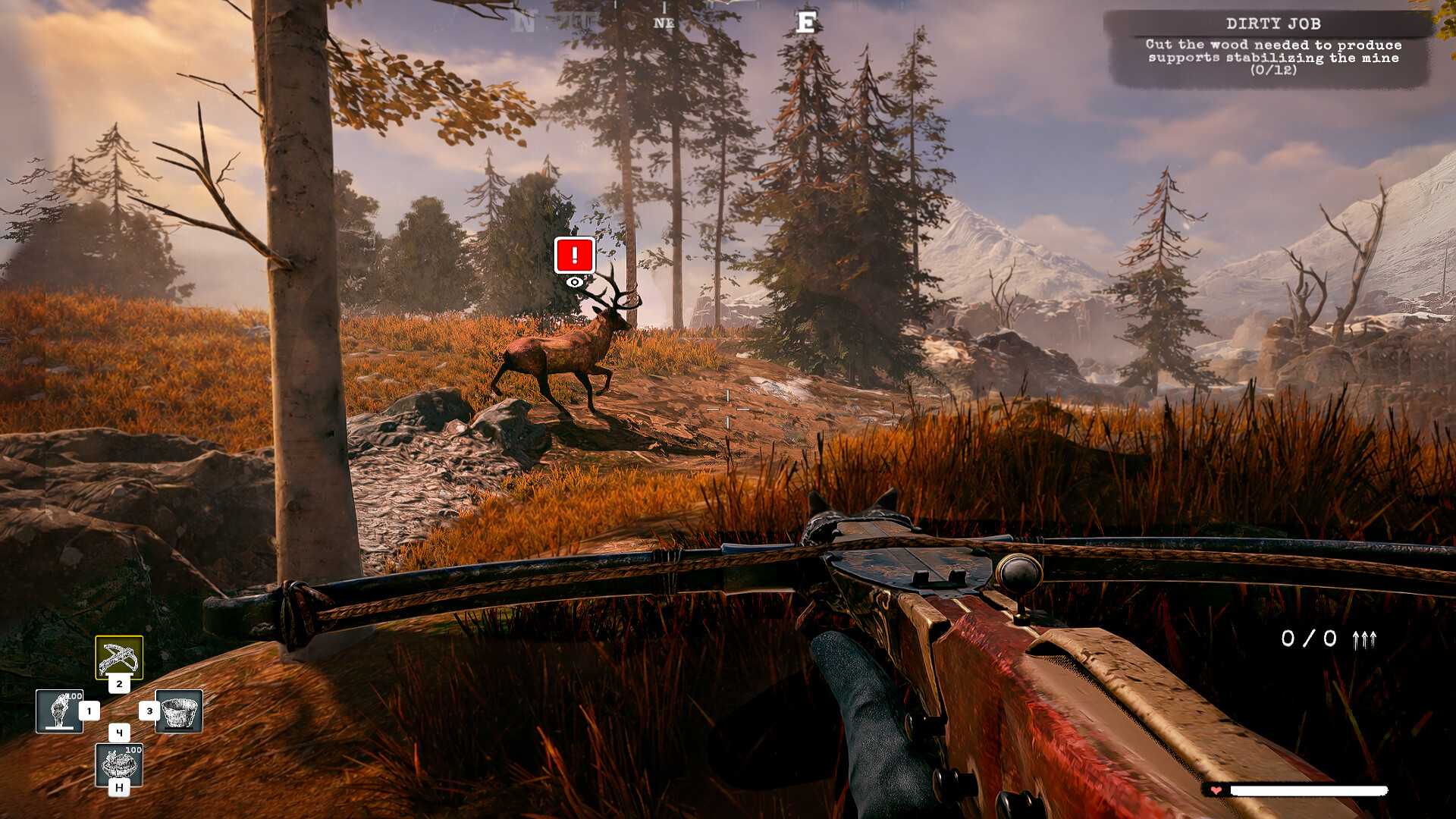Viewport: 1456px width, 819px height.
Task: Select the bucket in hotbar slot 3
Action: coord(179,711)
